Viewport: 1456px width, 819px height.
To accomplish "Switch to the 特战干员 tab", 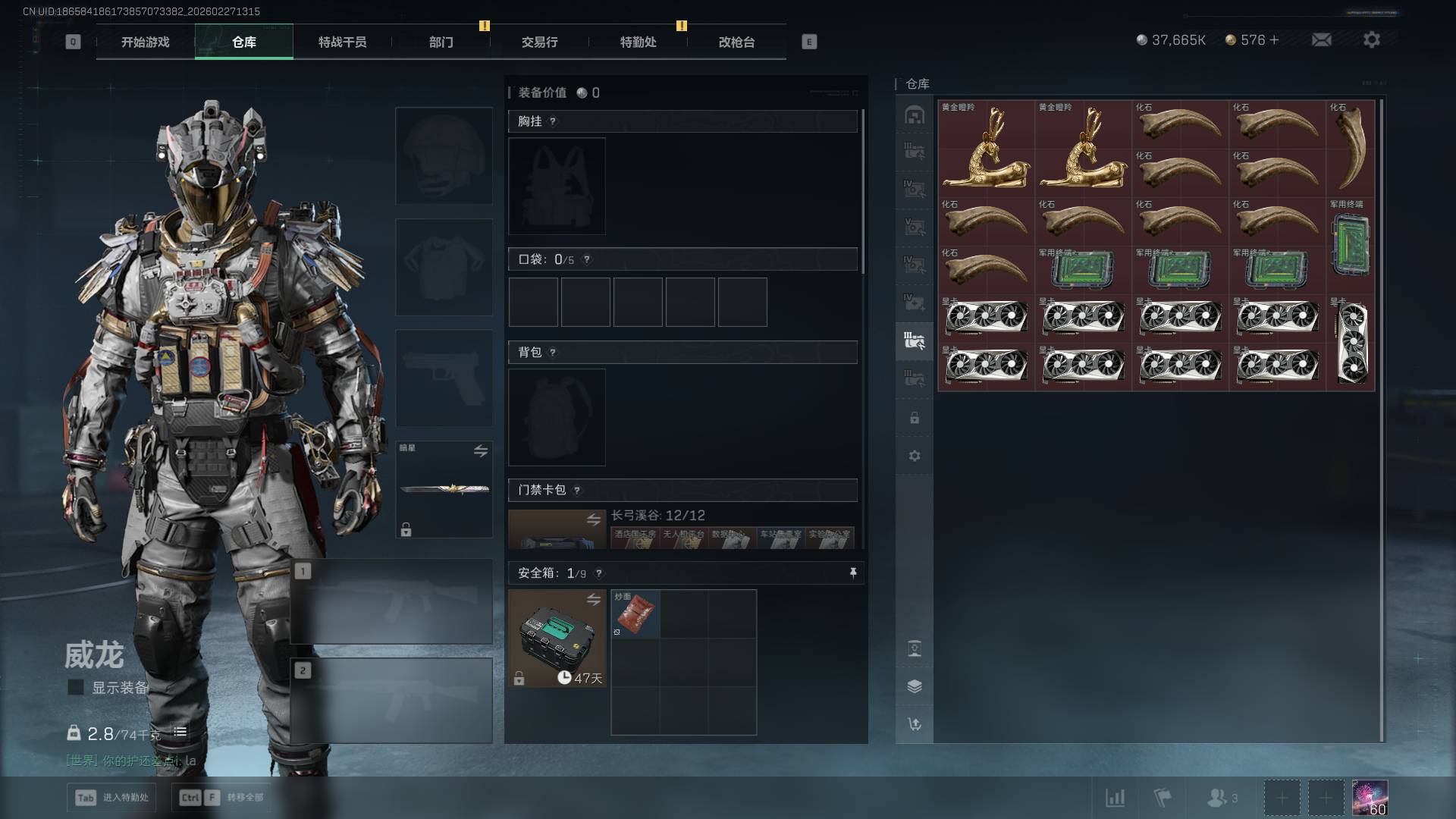I will pyautogui.click(x=342, y=42).
